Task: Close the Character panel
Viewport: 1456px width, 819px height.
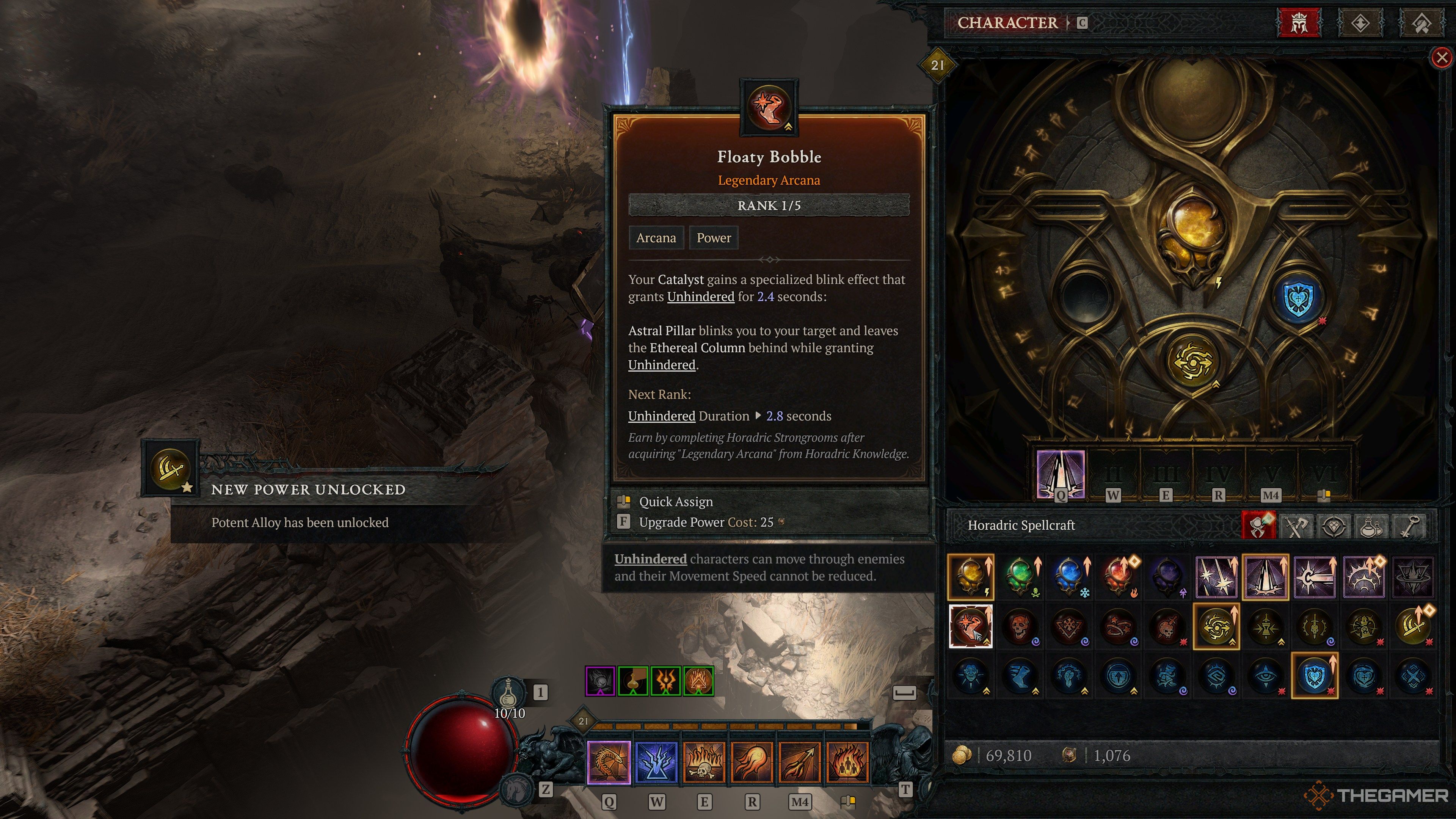Action: click(x=1442, y=57)
